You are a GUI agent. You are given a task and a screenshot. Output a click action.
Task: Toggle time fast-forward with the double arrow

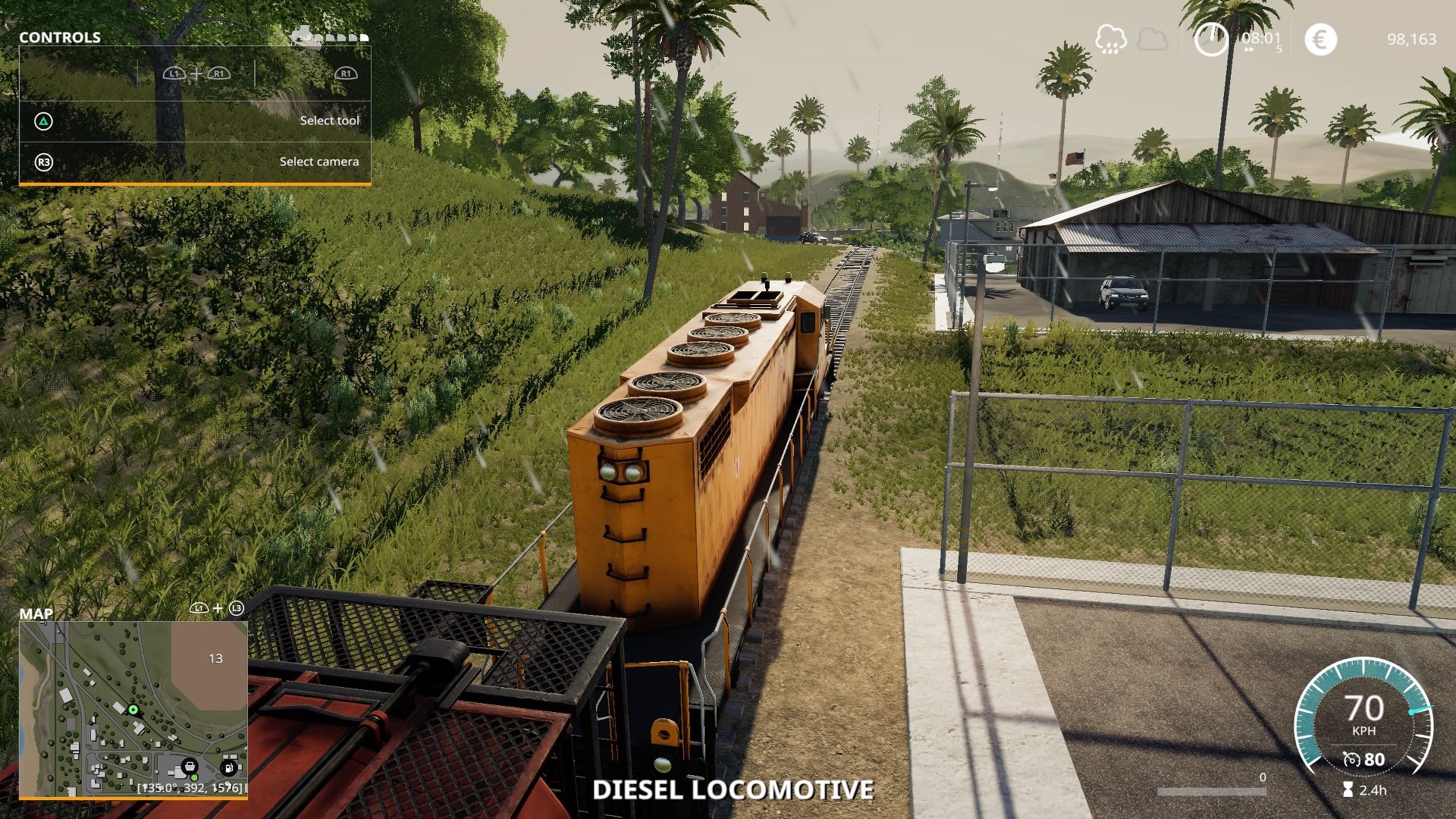click(x=1249, y=49)
